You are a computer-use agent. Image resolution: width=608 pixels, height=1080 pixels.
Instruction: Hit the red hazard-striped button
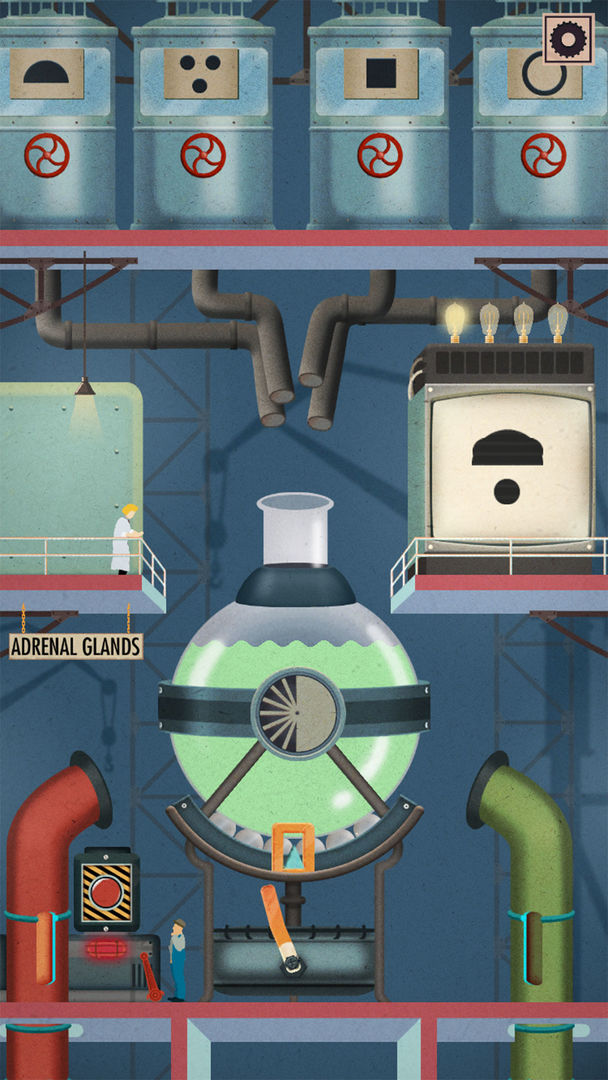point(106,891)
